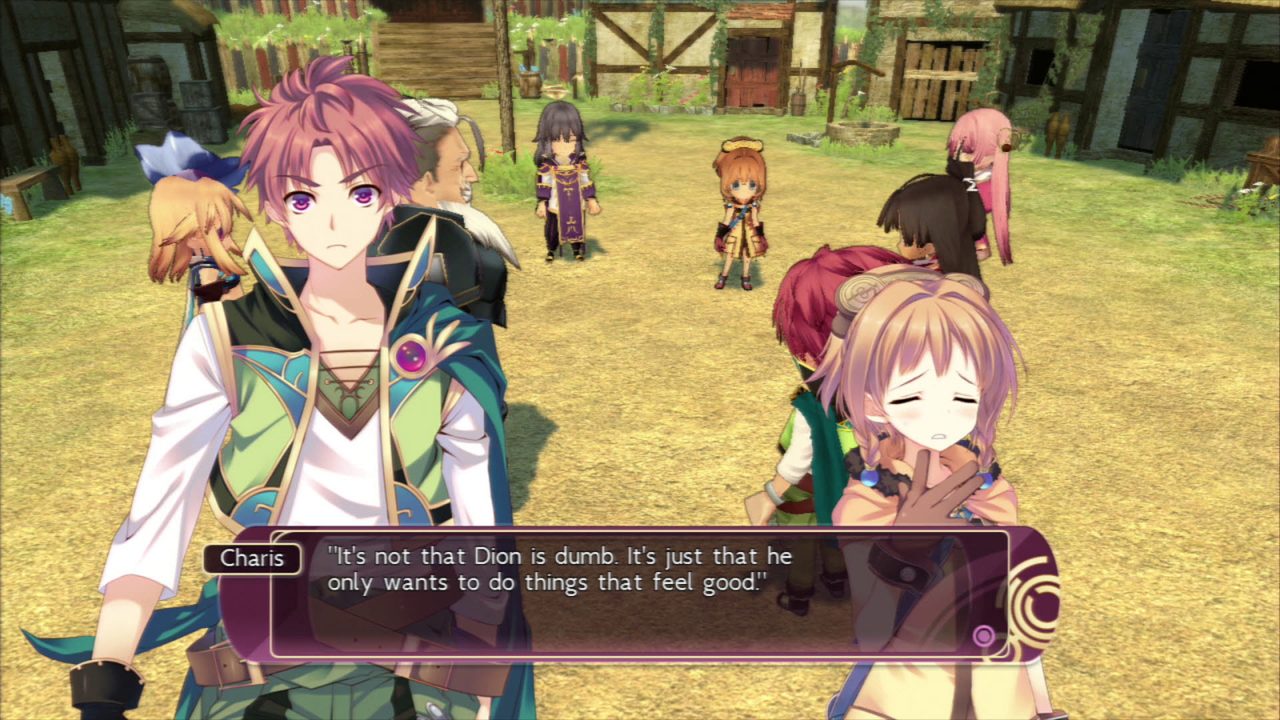The height and width of the screenshot is (720, 1280).
Task: Click the stone well behind the crowd
Action: tap(860, 130)
